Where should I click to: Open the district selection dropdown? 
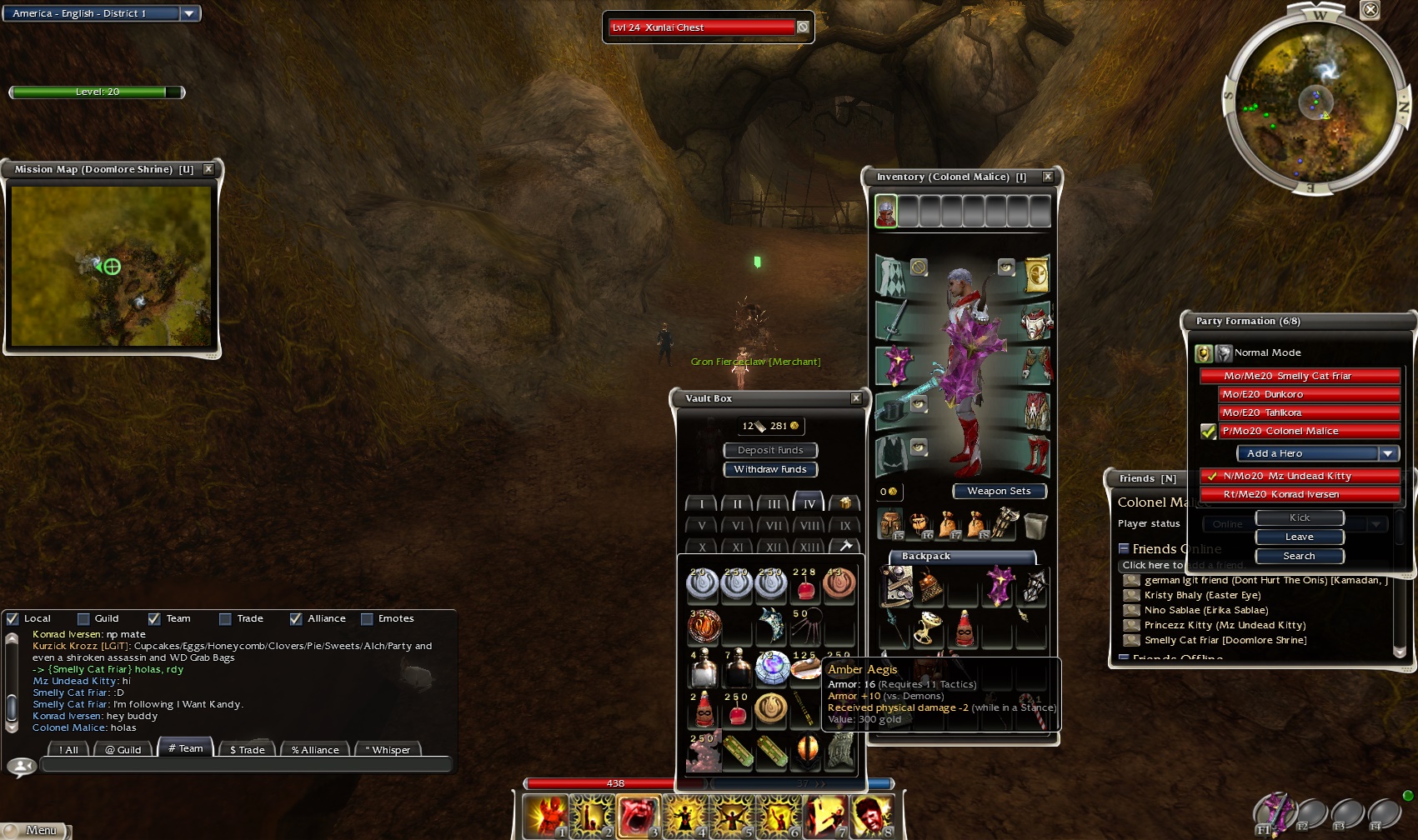tap(189, 13)
